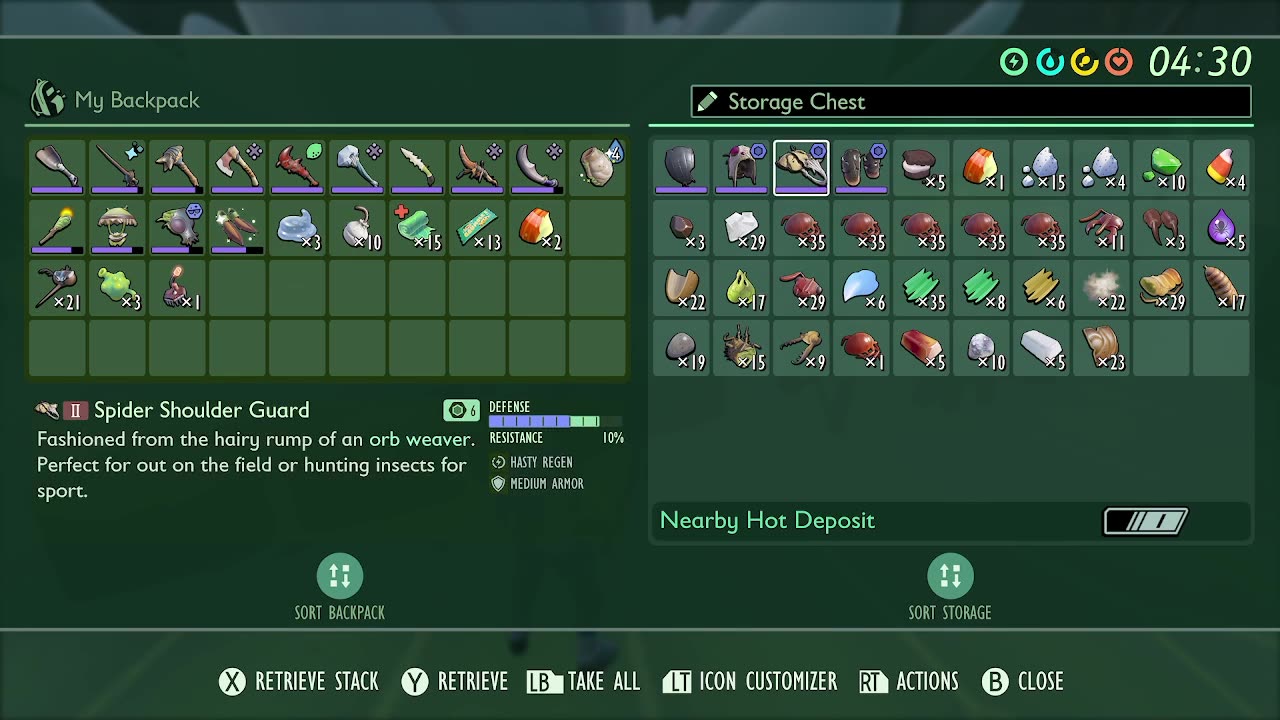The image size is (1280, 720).
Task: Choose the yellow plant fiber stack of 6
Action: click(x=1041, y=288)
